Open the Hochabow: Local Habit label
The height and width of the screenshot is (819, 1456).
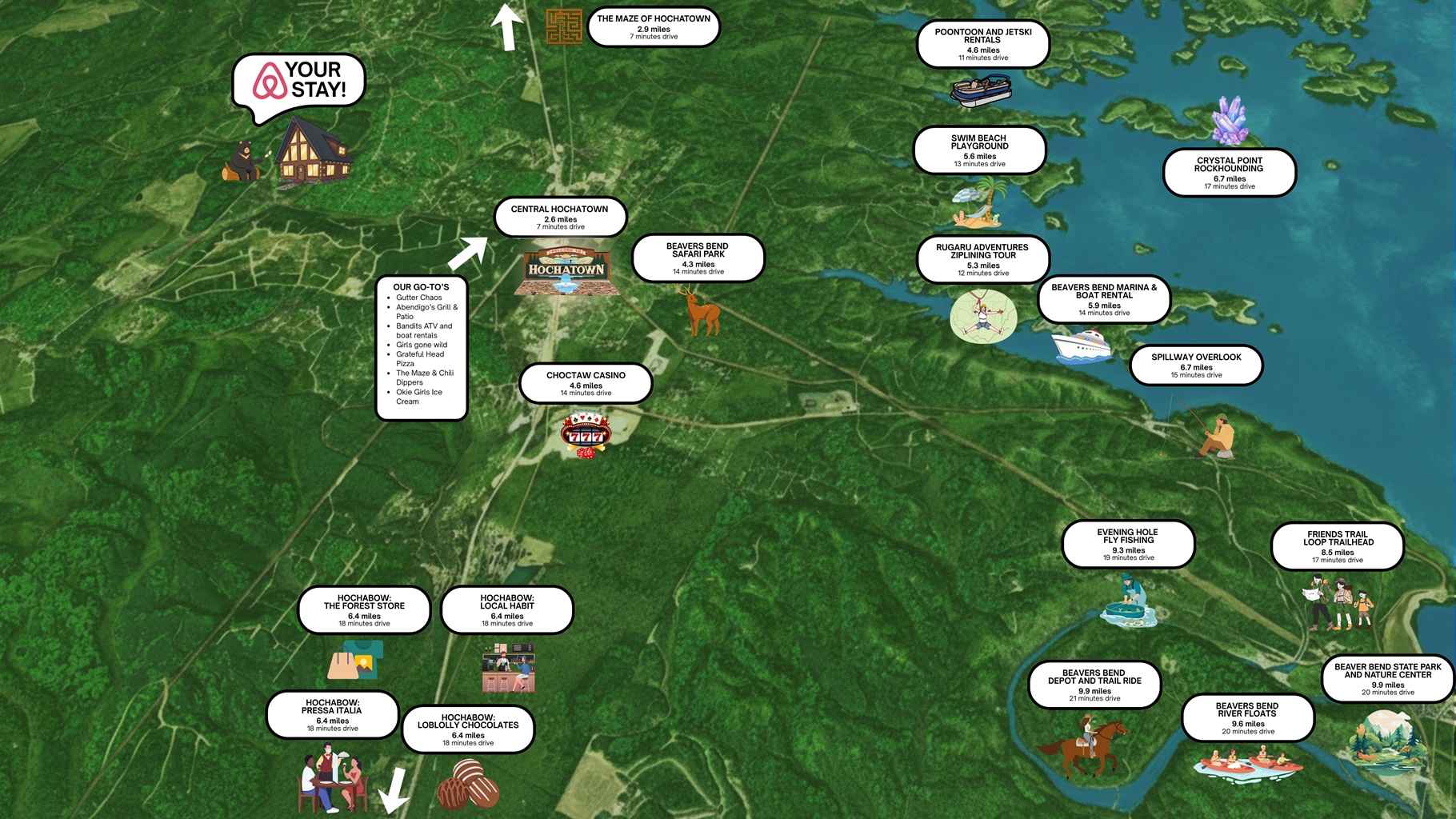(507, 609)
